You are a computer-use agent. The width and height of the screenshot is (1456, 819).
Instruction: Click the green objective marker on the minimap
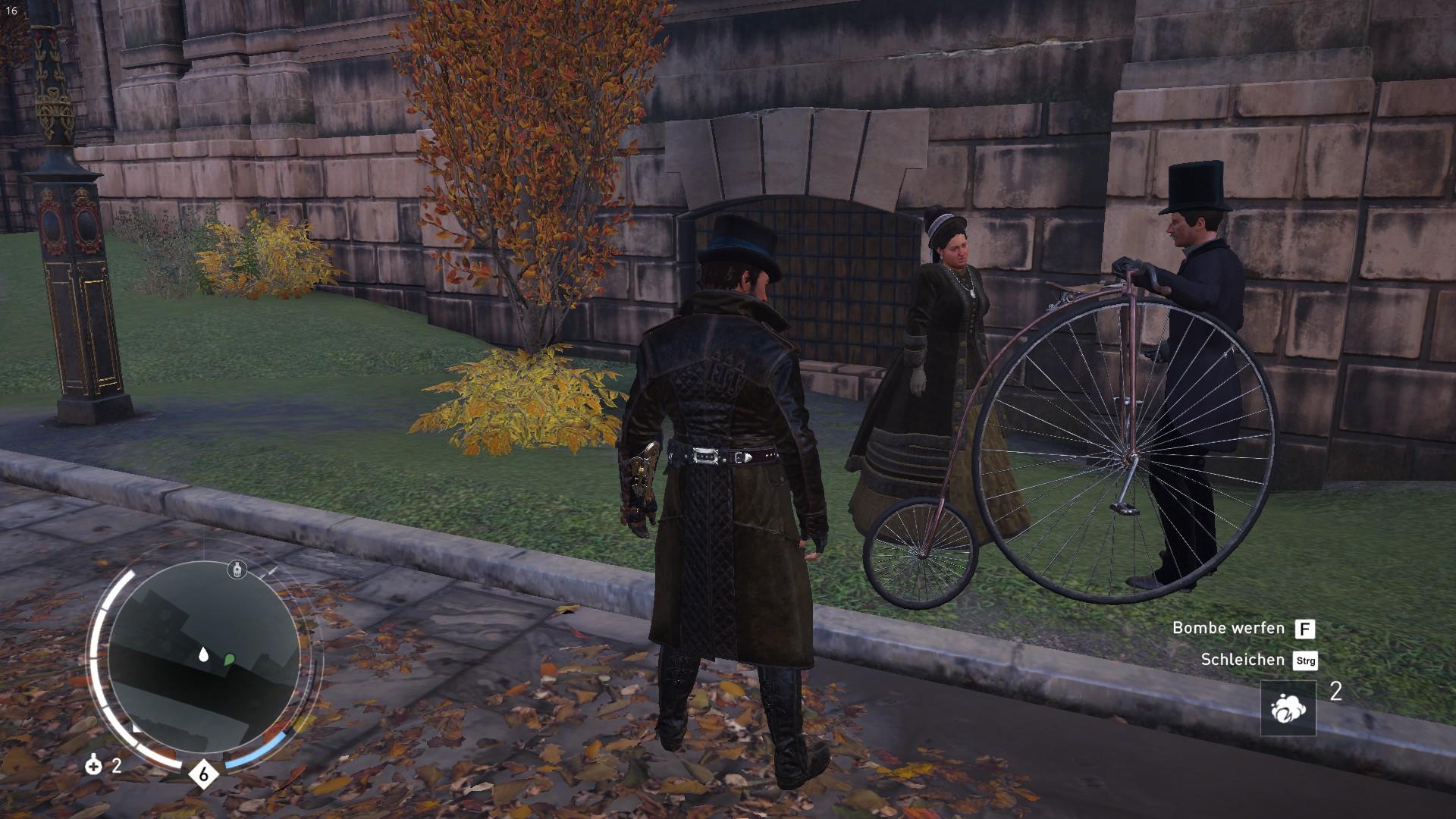pos(228,659)
